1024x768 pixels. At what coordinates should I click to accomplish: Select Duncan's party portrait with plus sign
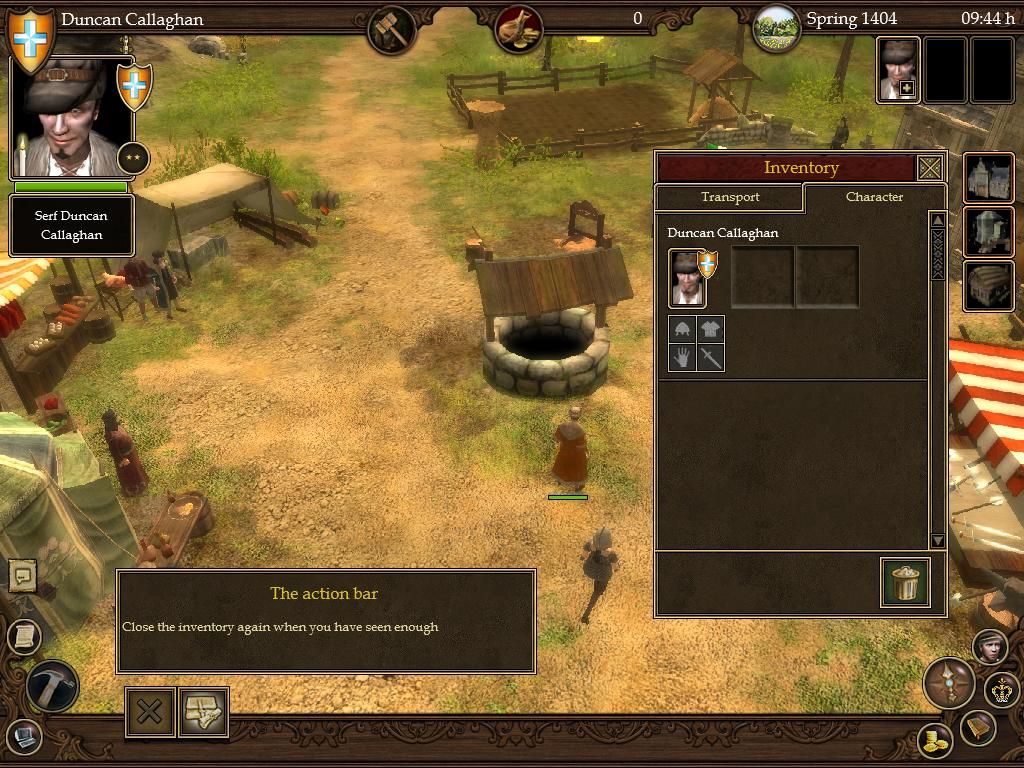coord(898,70)
